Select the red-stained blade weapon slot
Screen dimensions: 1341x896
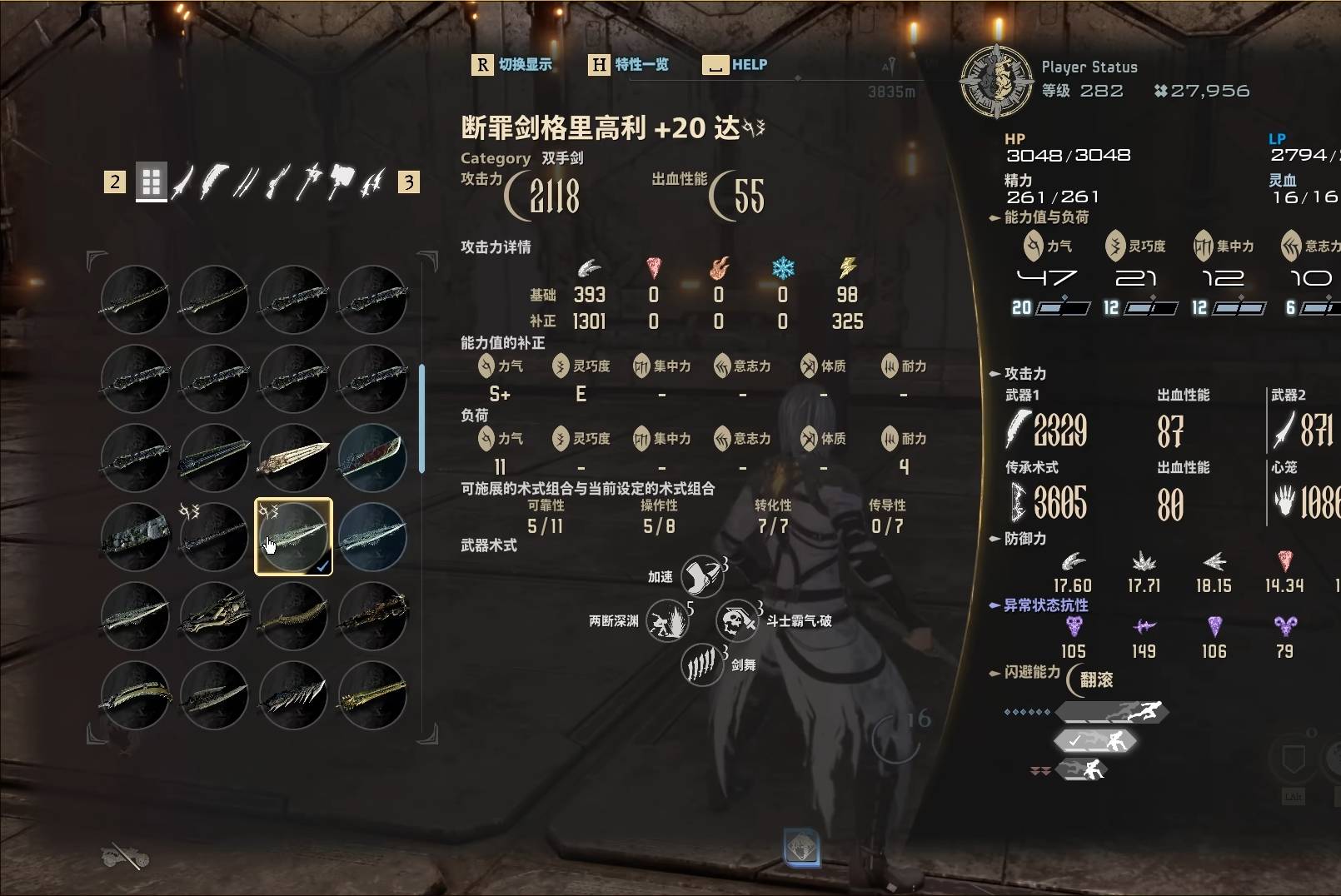pyautogui.click(x=372, y=457)
